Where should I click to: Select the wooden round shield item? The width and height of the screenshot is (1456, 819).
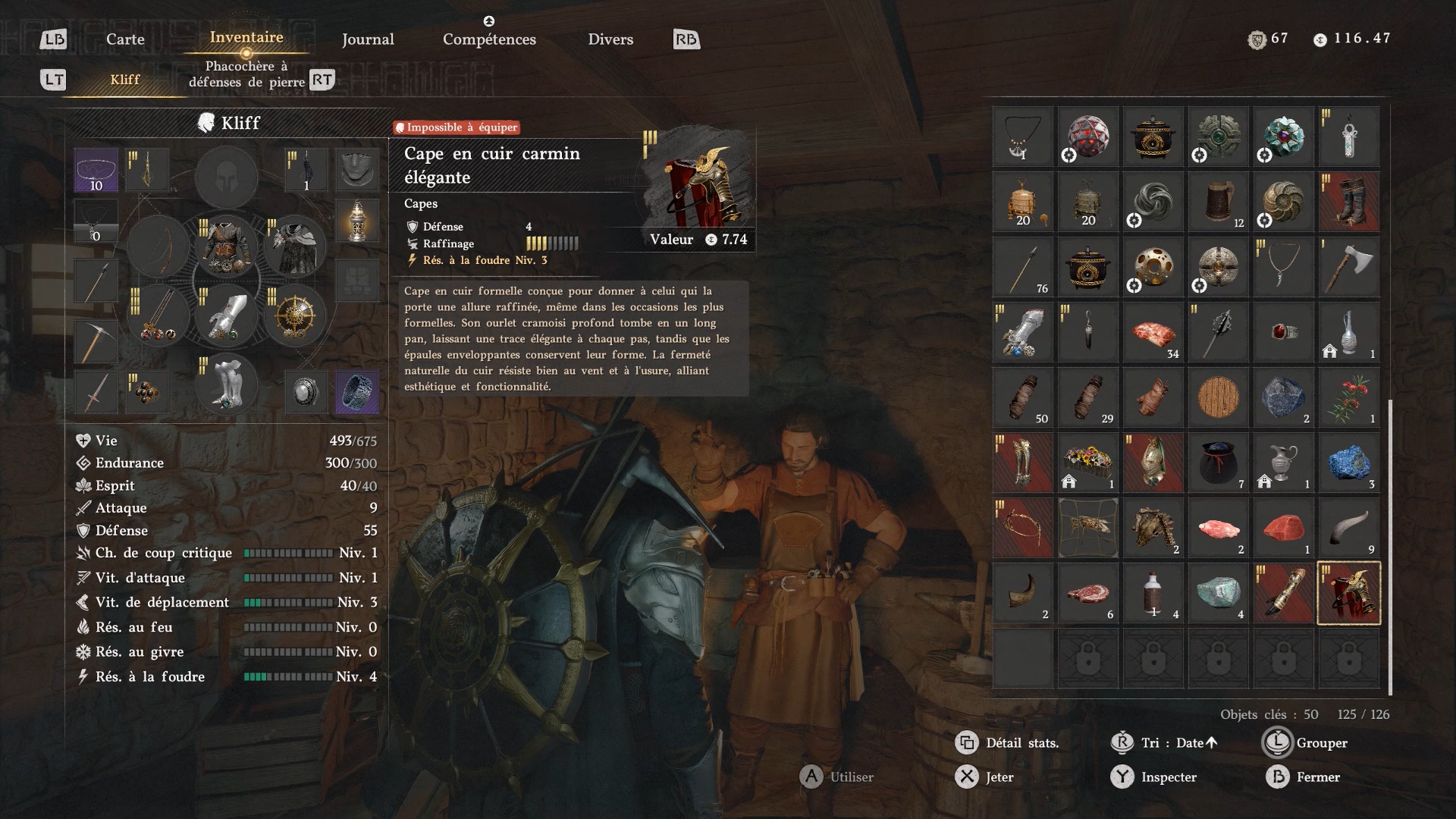[1218, 397]
